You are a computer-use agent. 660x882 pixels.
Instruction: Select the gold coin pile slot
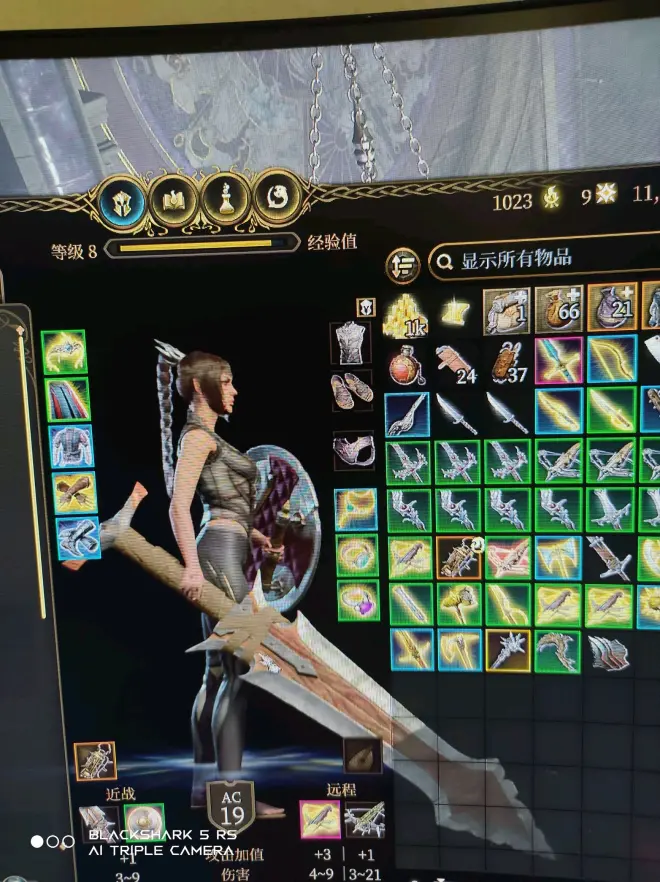coord(405,315)
